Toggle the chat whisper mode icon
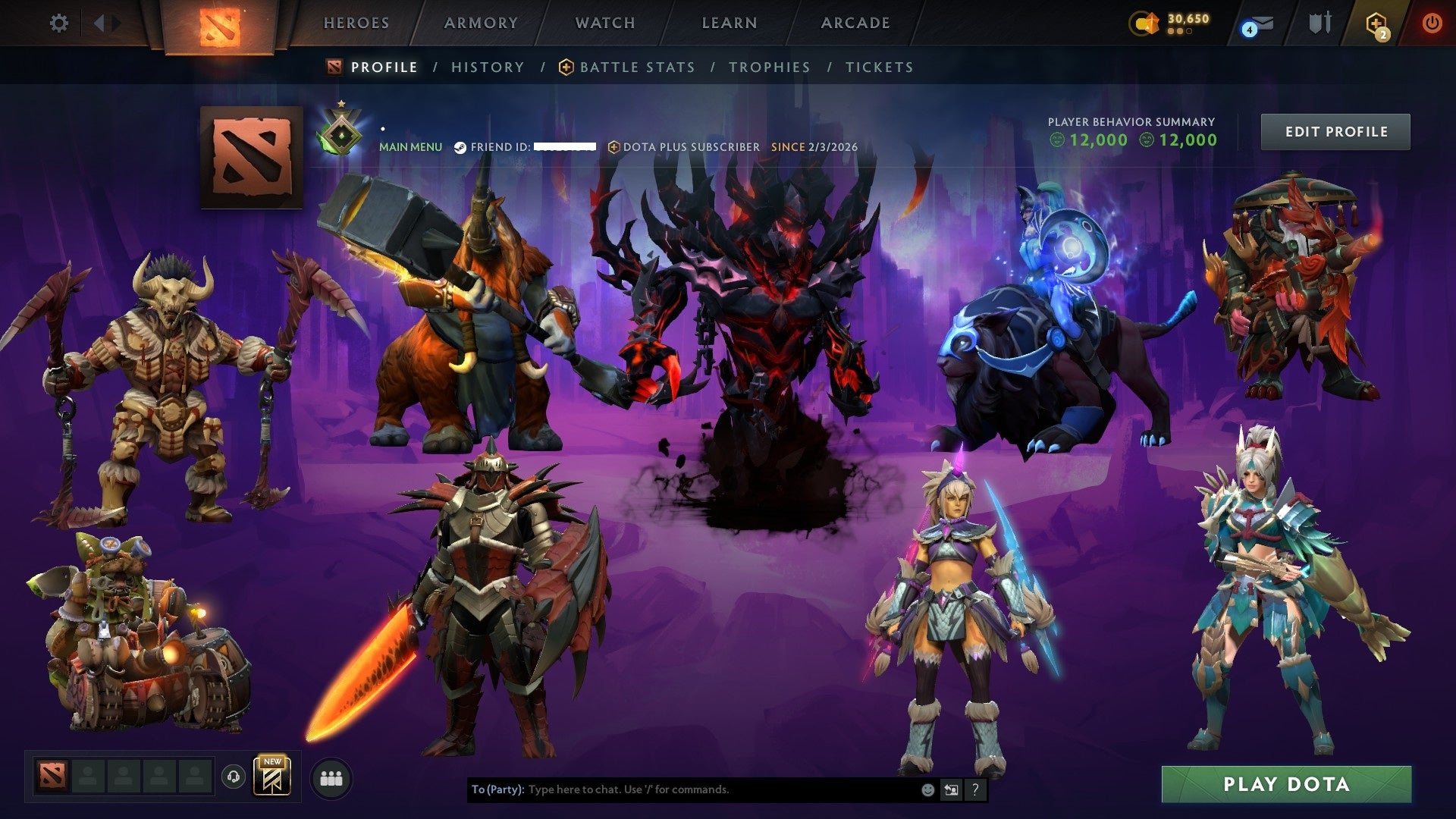1456x819 pixels. [950, 789]
